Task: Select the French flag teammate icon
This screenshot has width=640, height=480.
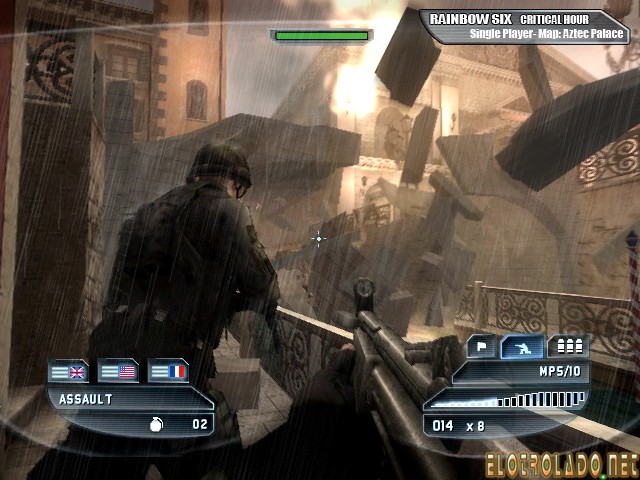Action: point(168,372)
